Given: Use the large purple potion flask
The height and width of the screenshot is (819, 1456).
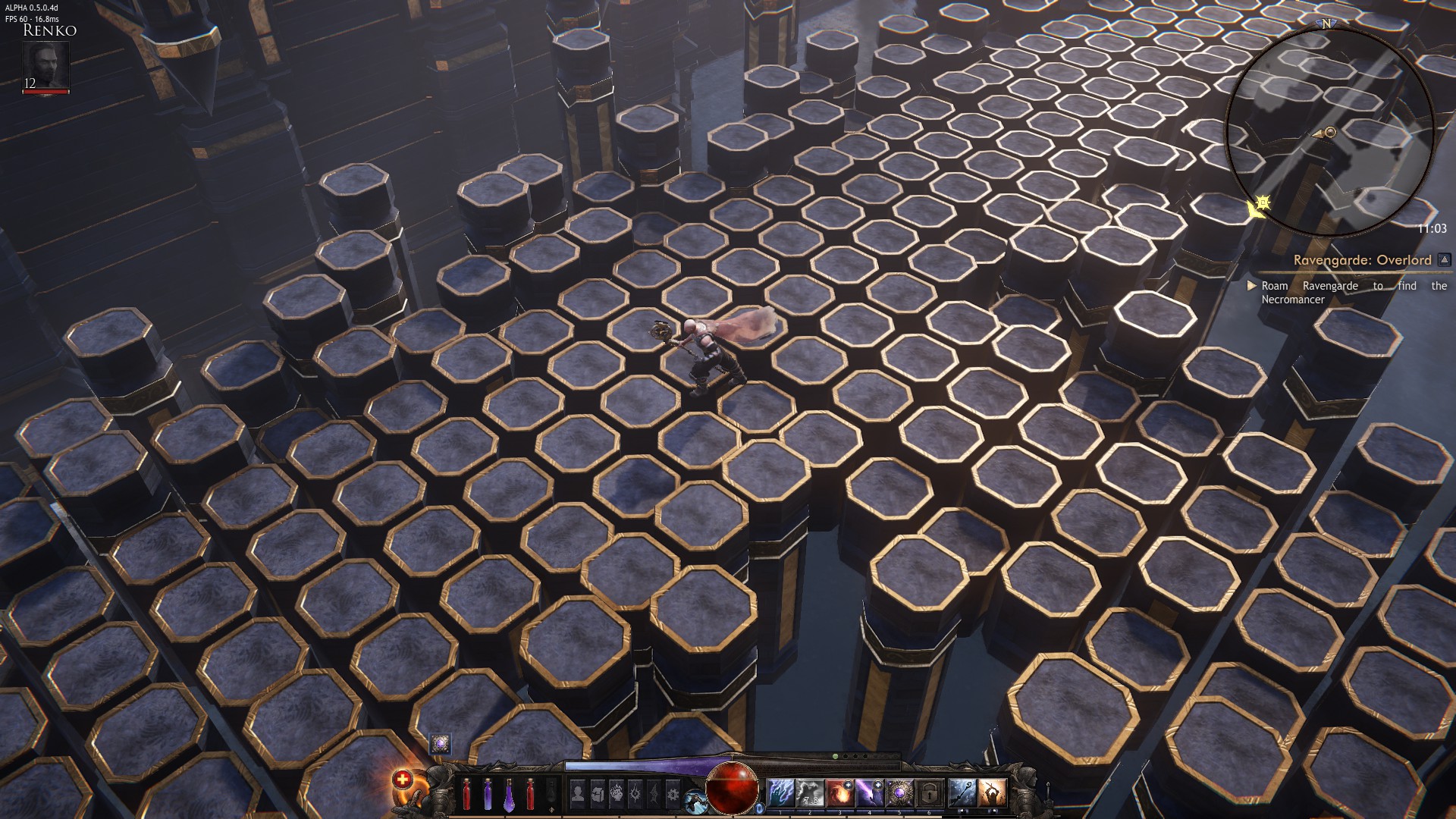Looking at the screenshot, I should pos(510,794).
